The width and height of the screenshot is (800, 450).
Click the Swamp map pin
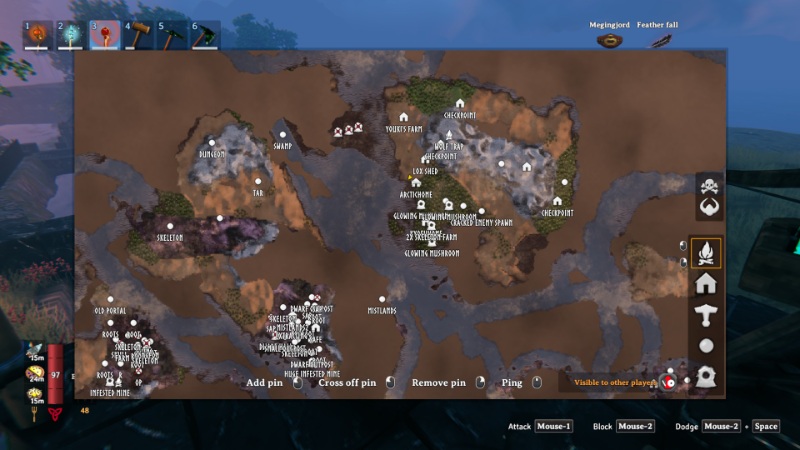pyautogui.click(x=282, y=134)
